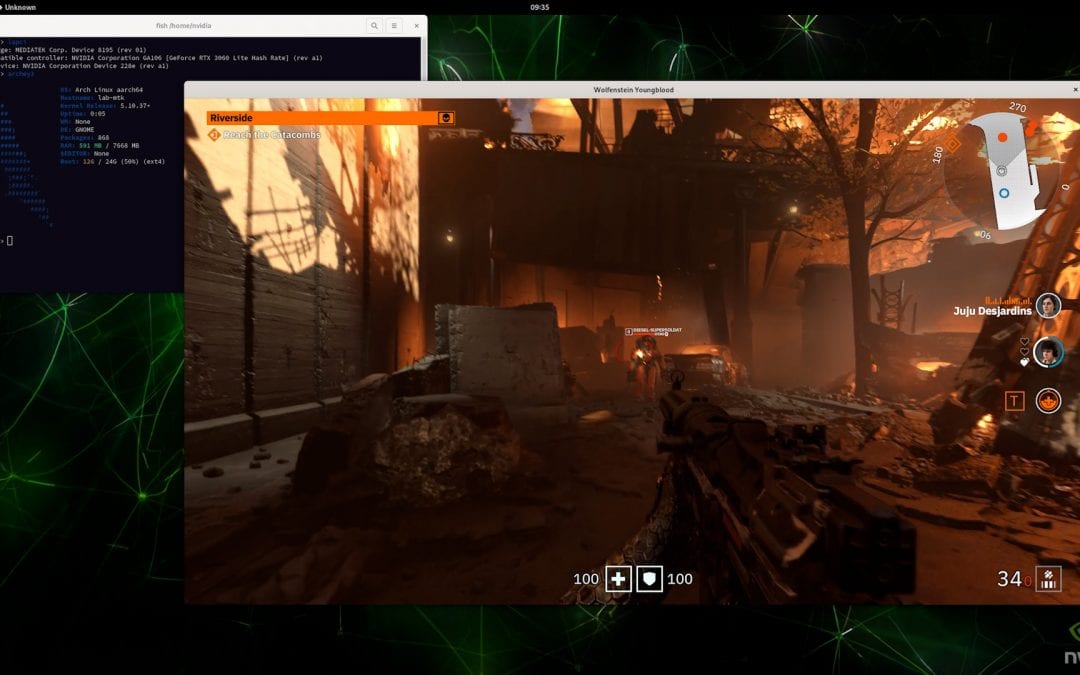Viewport: 1080px width, 675px height.
Task: Activate the orange pep signal icon
Action: point(1048,401)
